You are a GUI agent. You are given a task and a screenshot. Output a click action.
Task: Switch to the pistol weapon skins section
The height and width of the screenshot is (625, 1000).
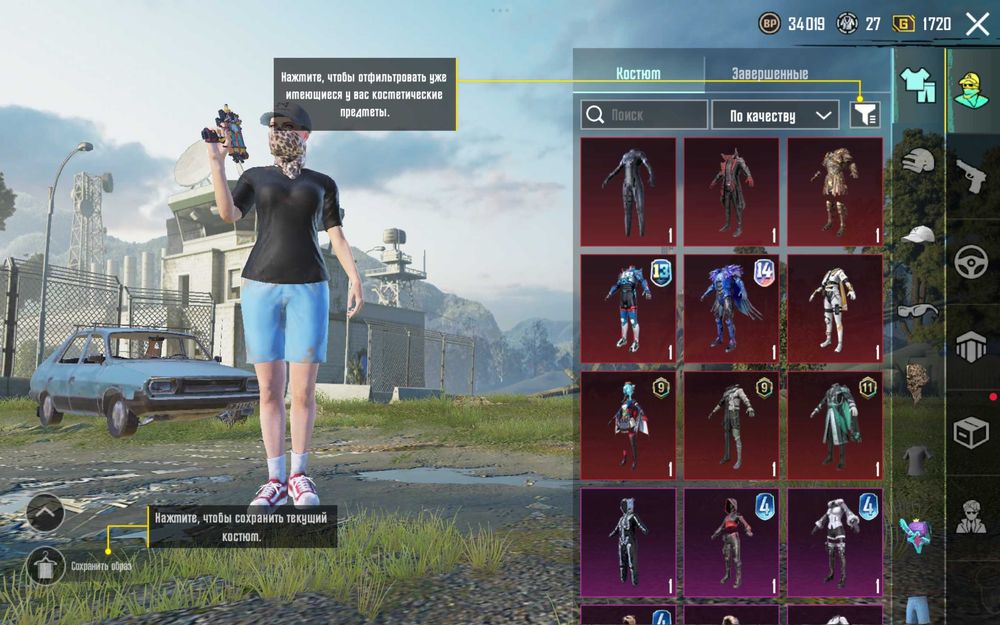click(x=971, y=176)
